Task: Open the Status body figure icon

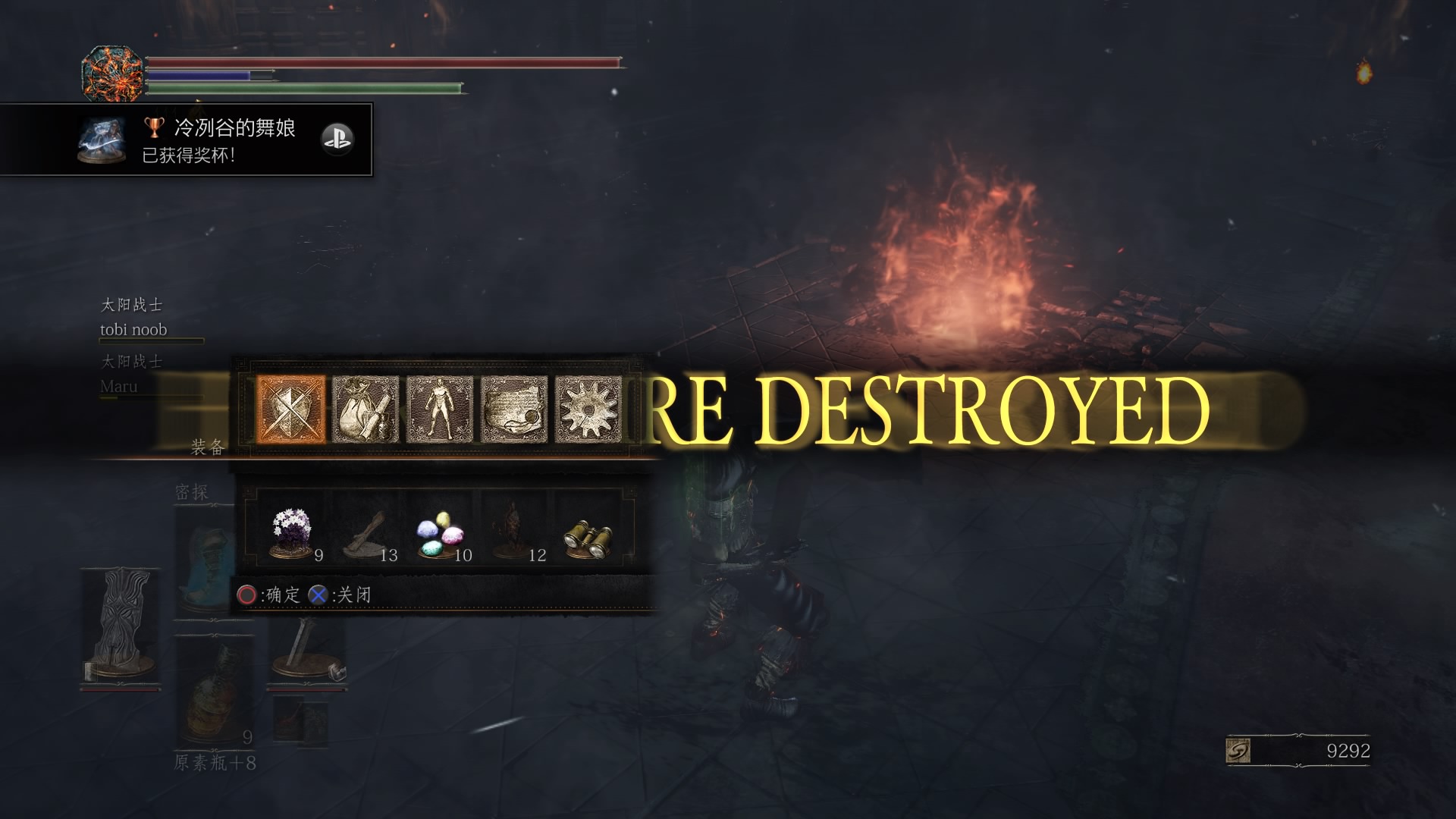Action: 440,409
